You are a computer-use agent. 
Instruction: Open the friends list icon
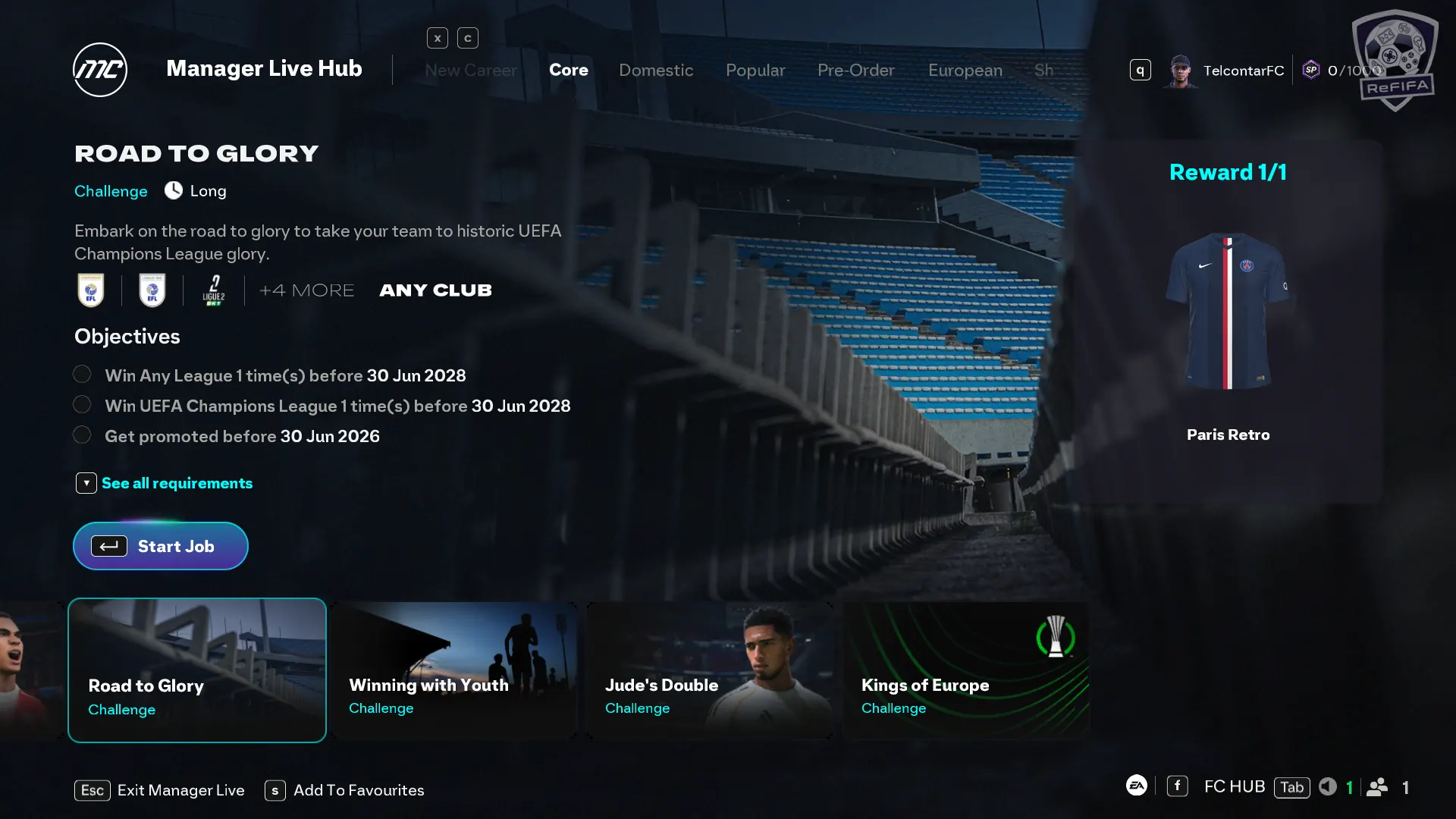[1377, 787]
